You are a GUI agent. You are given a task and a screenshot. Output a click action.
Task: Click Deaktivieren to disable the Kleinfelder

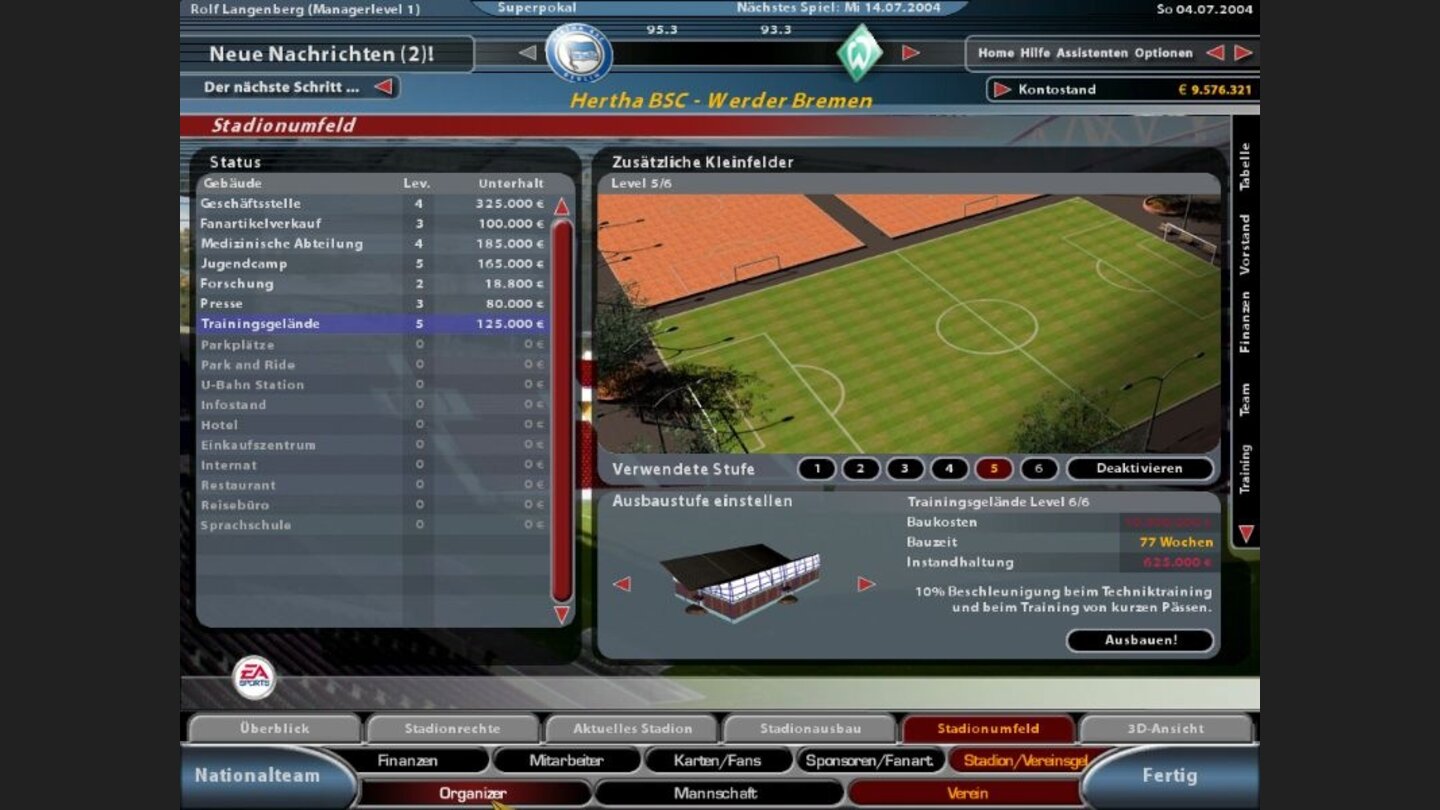click(1139, 468)
